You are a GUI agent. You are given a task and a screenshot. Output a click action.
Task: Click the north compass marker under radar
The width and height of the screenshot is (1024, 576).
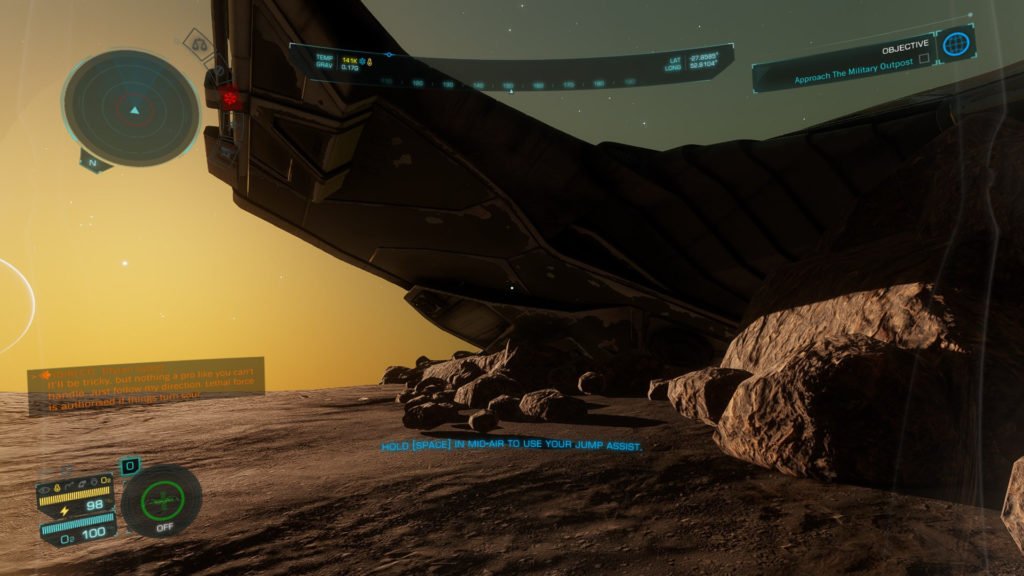pyautogui.click(x=93, y=161)
